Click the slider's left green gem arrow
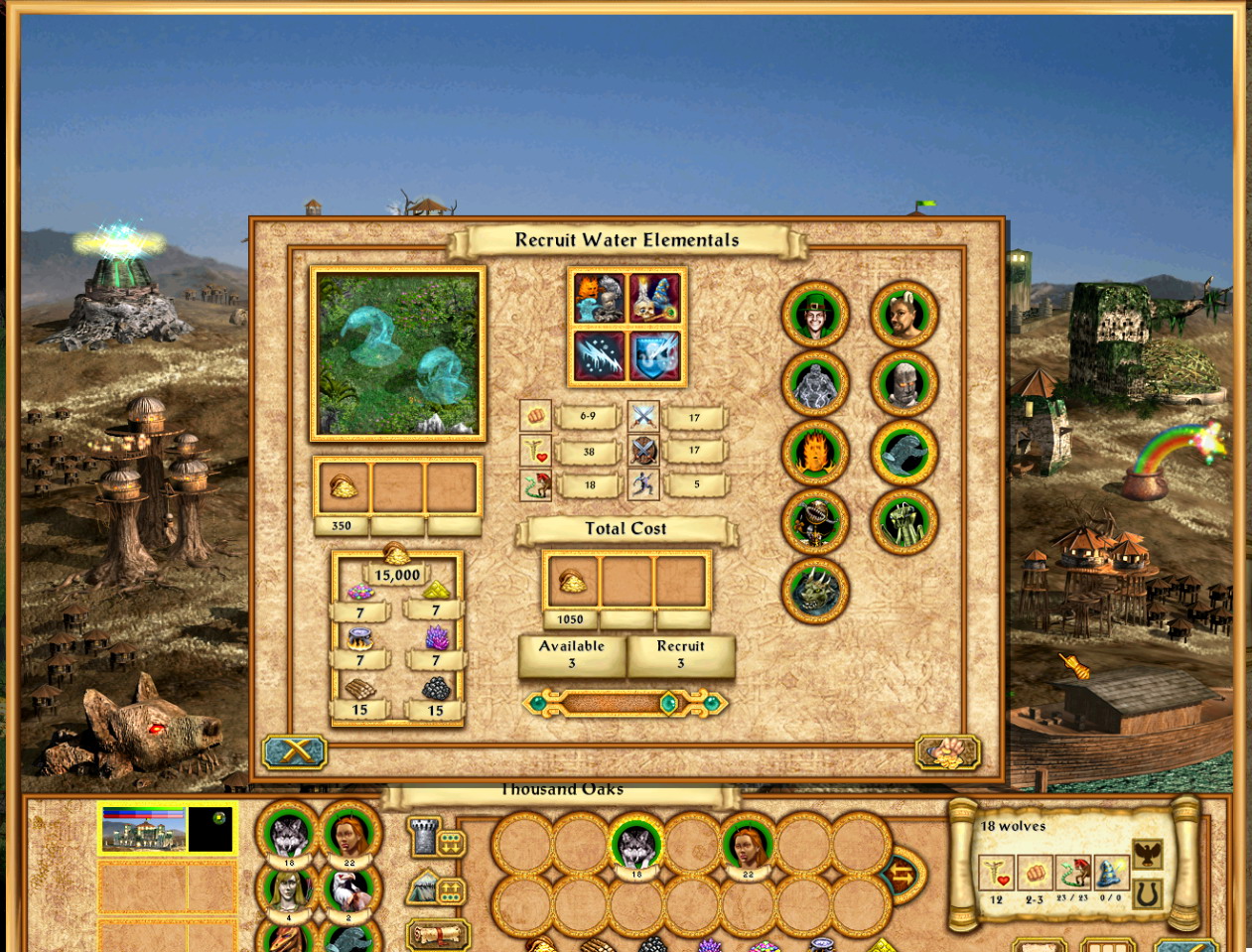Image resolution: width=1252 pixels, height=952 pixels. point(539,704)
